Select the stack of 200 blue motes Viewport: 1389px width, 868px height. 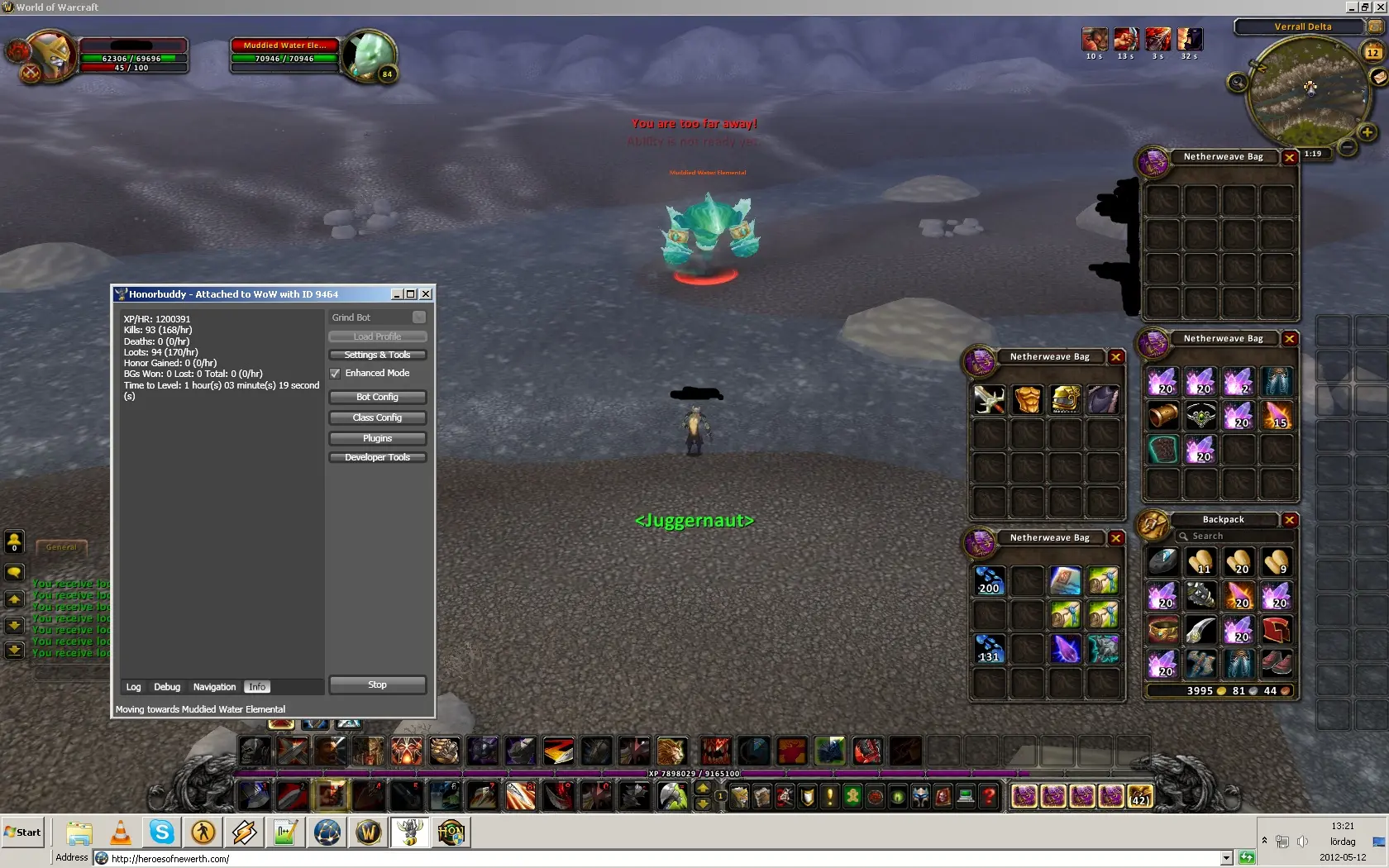(x=989, y=581)
